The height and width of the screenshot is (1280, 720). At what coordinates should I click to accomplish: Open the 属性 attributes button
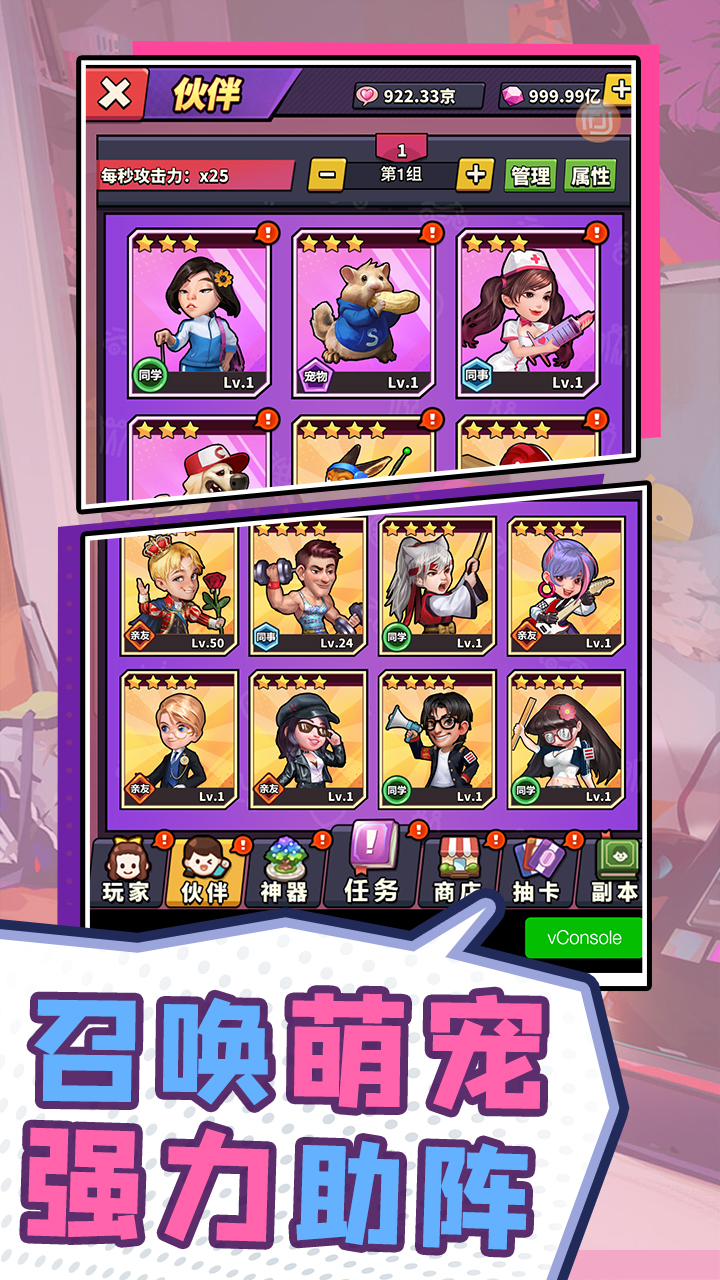click(589, 176)
